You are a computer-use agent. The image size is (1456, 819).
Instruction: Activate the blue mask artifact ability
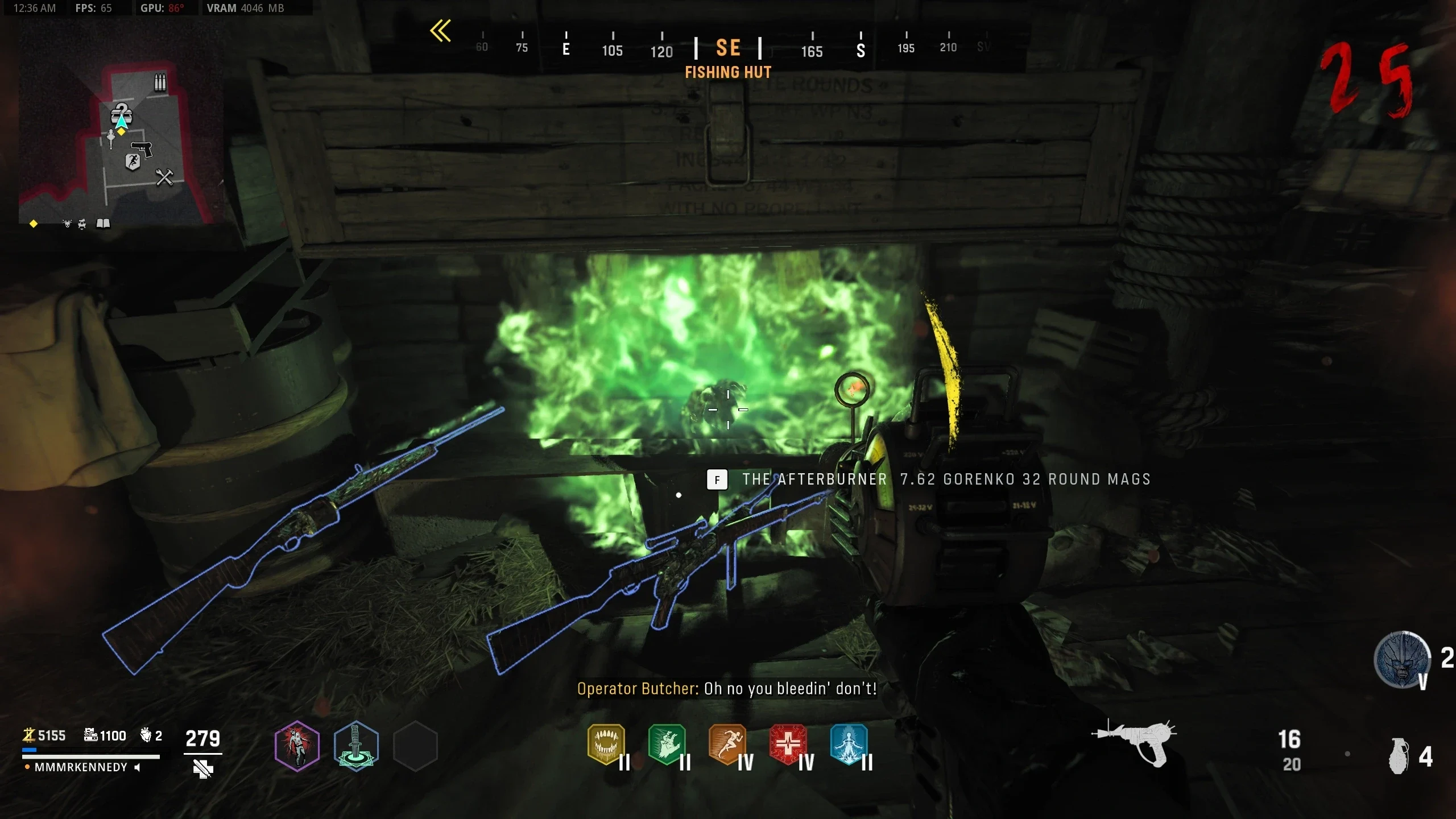tap(1402, 660)
